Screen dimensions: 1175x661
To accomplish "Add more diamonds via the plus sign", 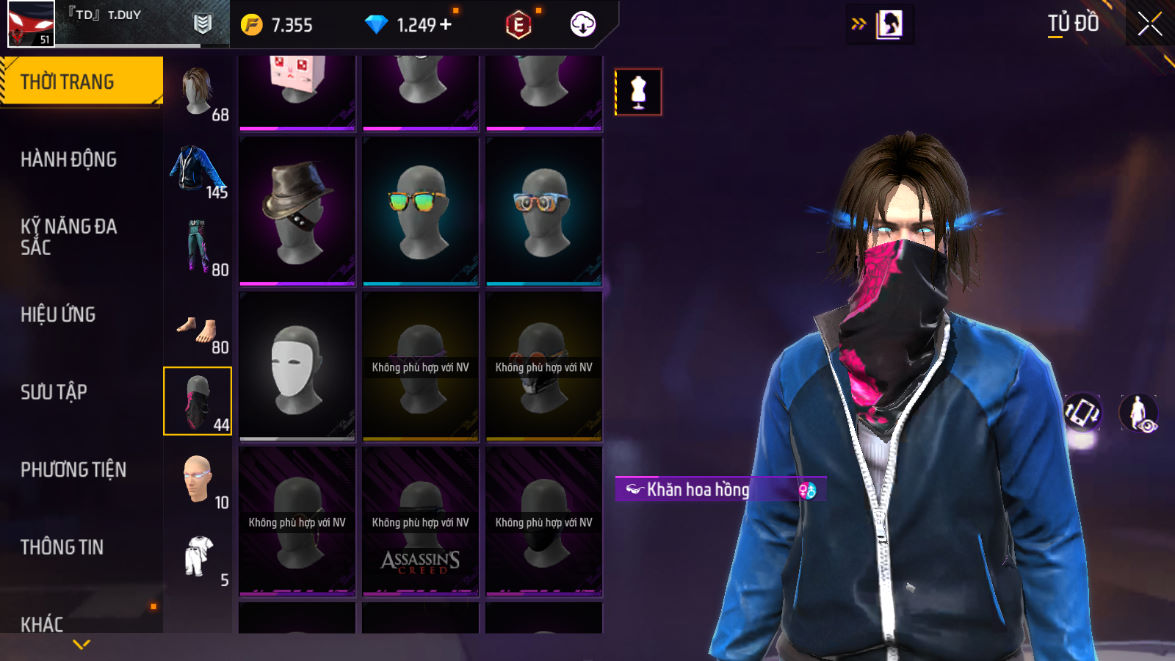I will click(x=445, y=25).
